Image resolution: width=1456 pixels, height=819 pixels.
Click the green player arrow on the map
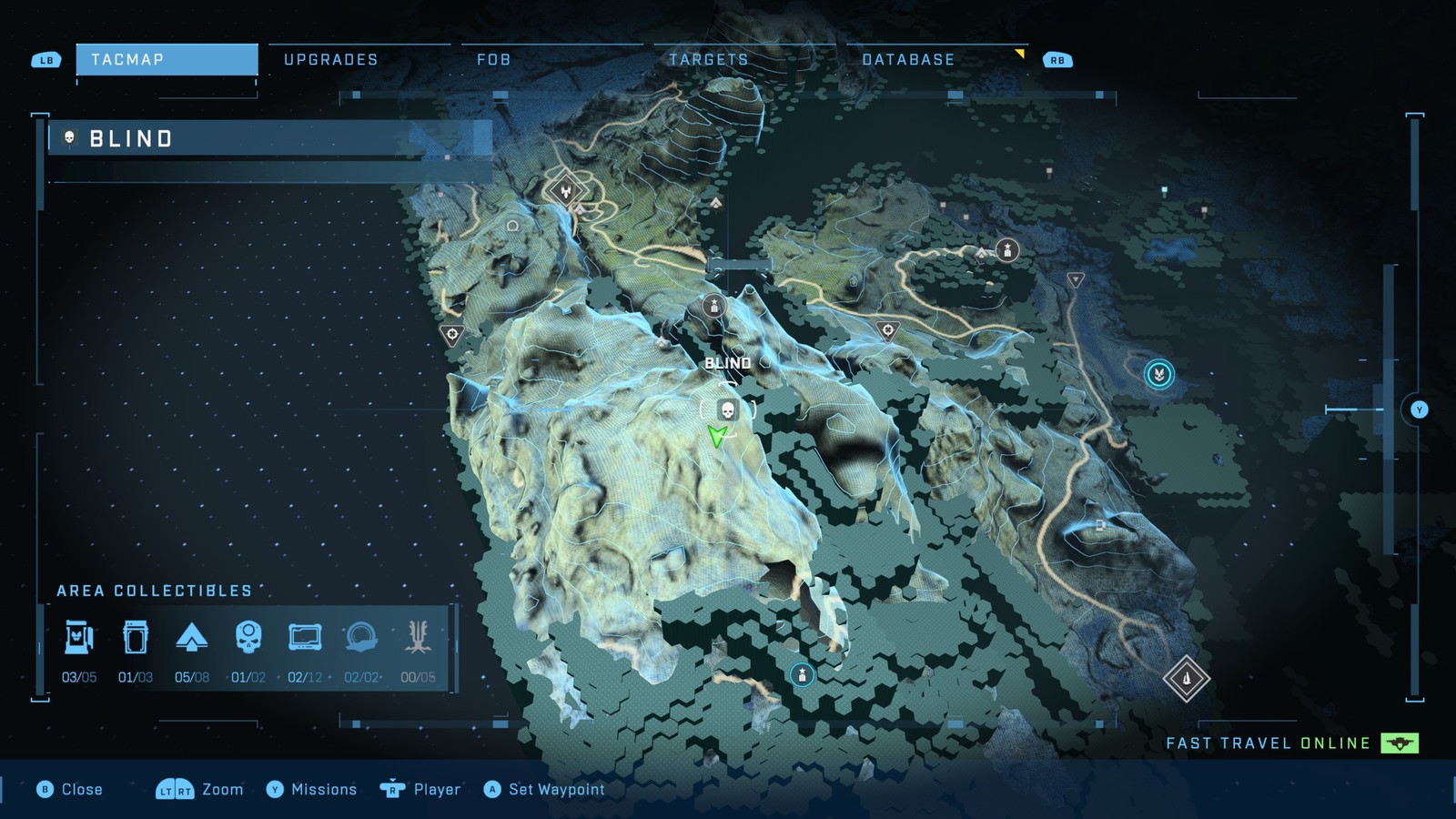click(718, 437)
